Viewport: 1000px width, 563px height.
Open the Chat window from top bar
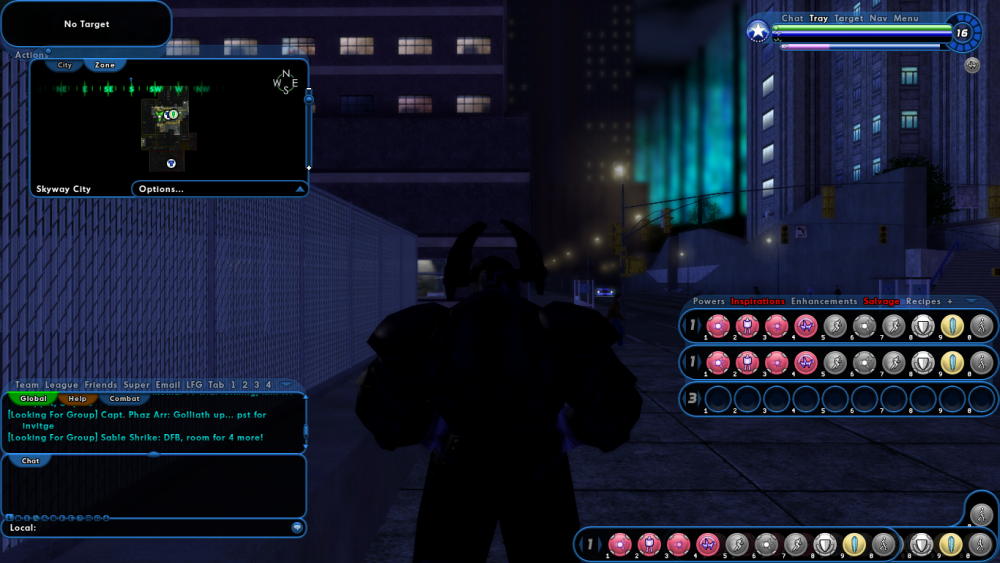tap(792, 18)
